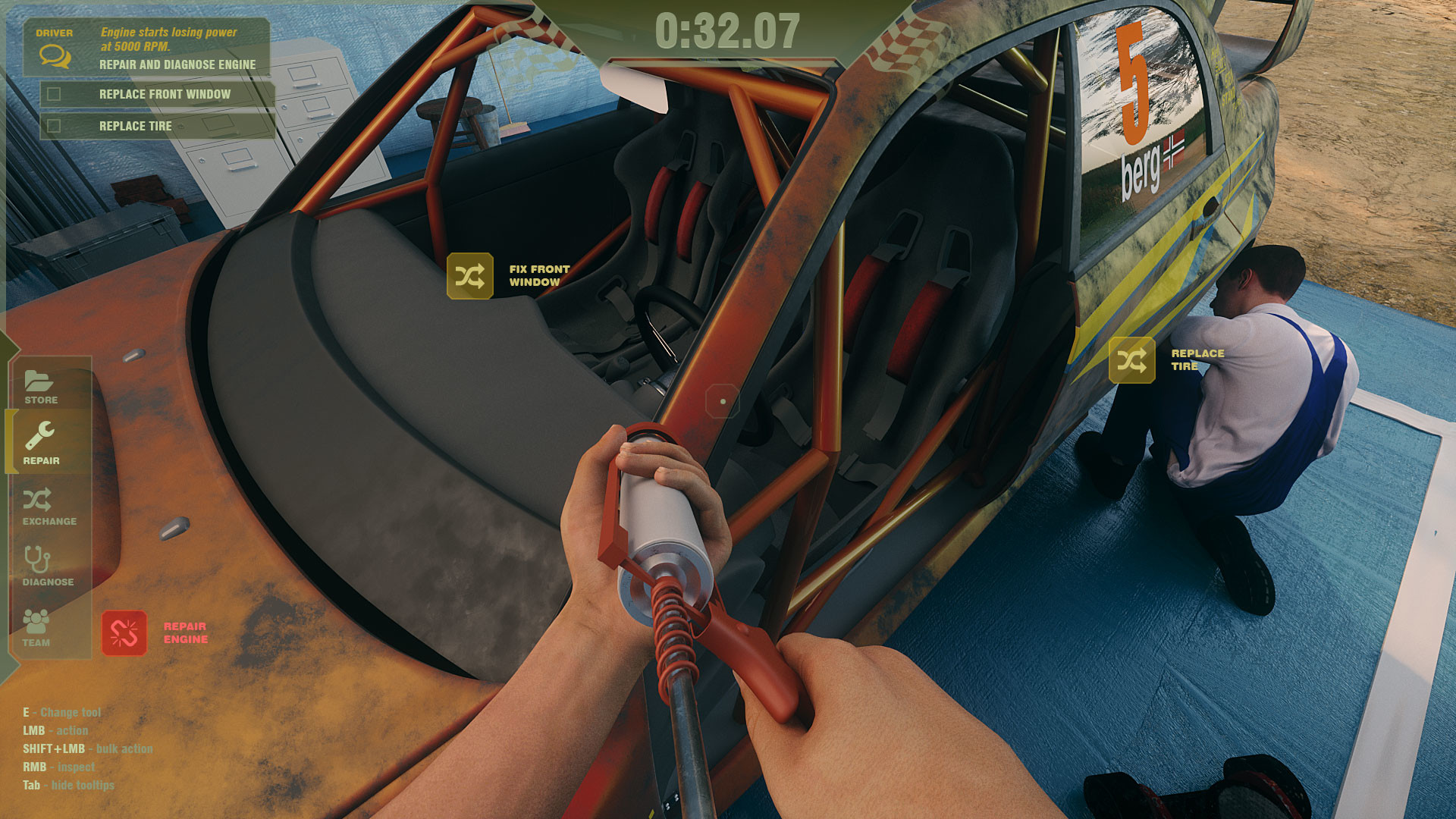Tick the Replace Tire checkbox
1456x819 pixels.
(x=52, y=126)
